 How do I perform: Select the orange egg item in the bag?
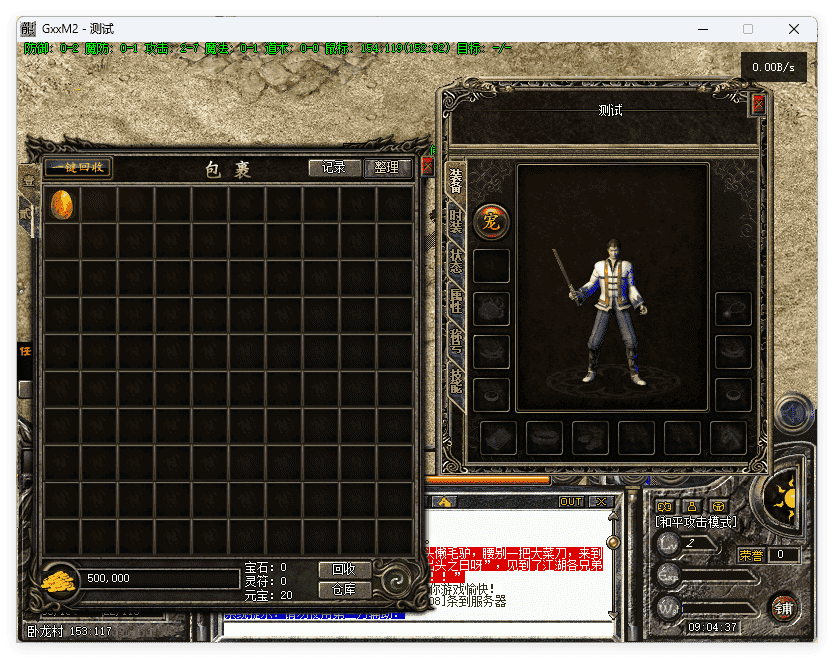pos(61,205)
